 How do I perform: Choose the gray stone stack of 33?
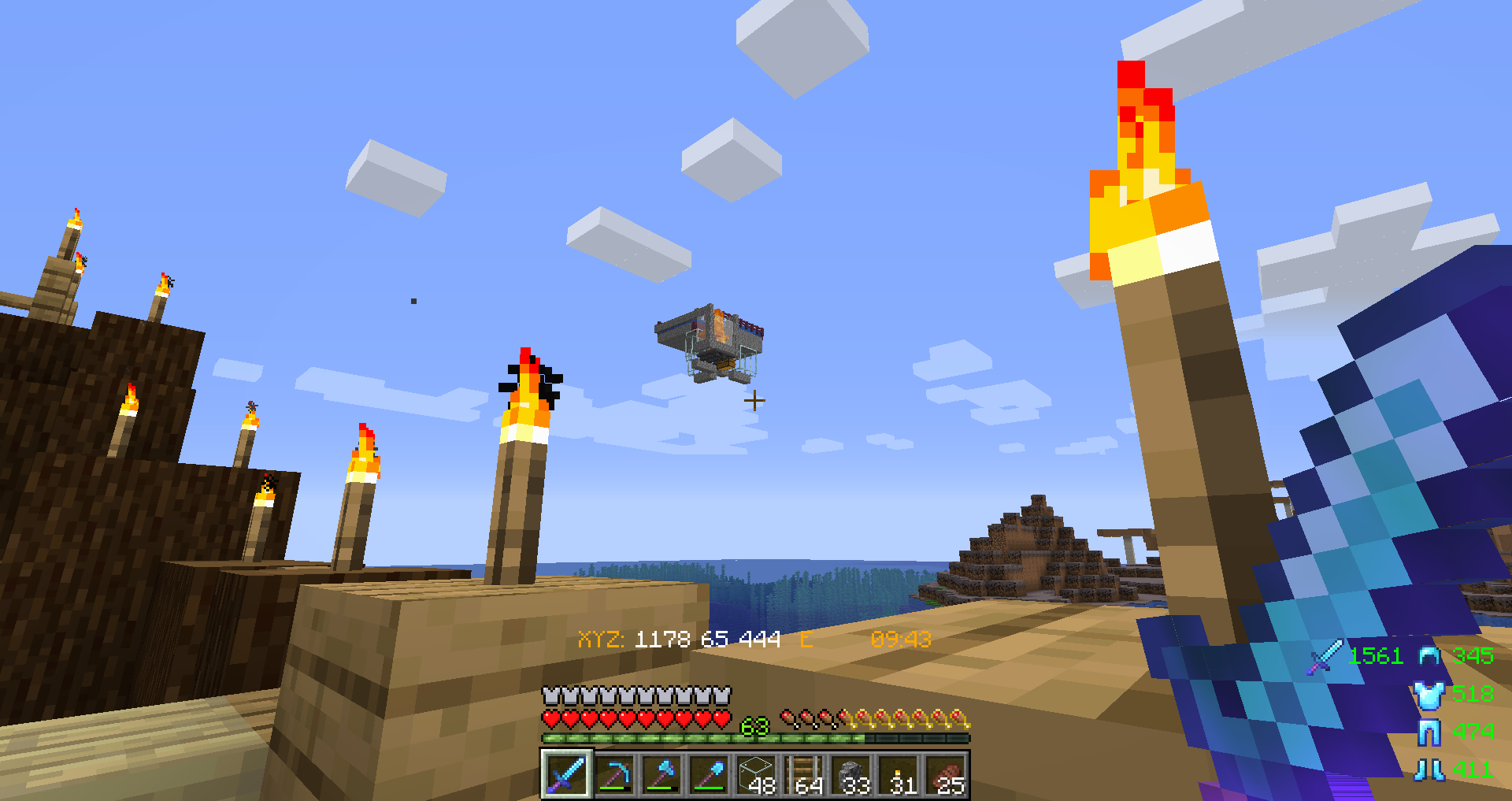tap(851, 774)
